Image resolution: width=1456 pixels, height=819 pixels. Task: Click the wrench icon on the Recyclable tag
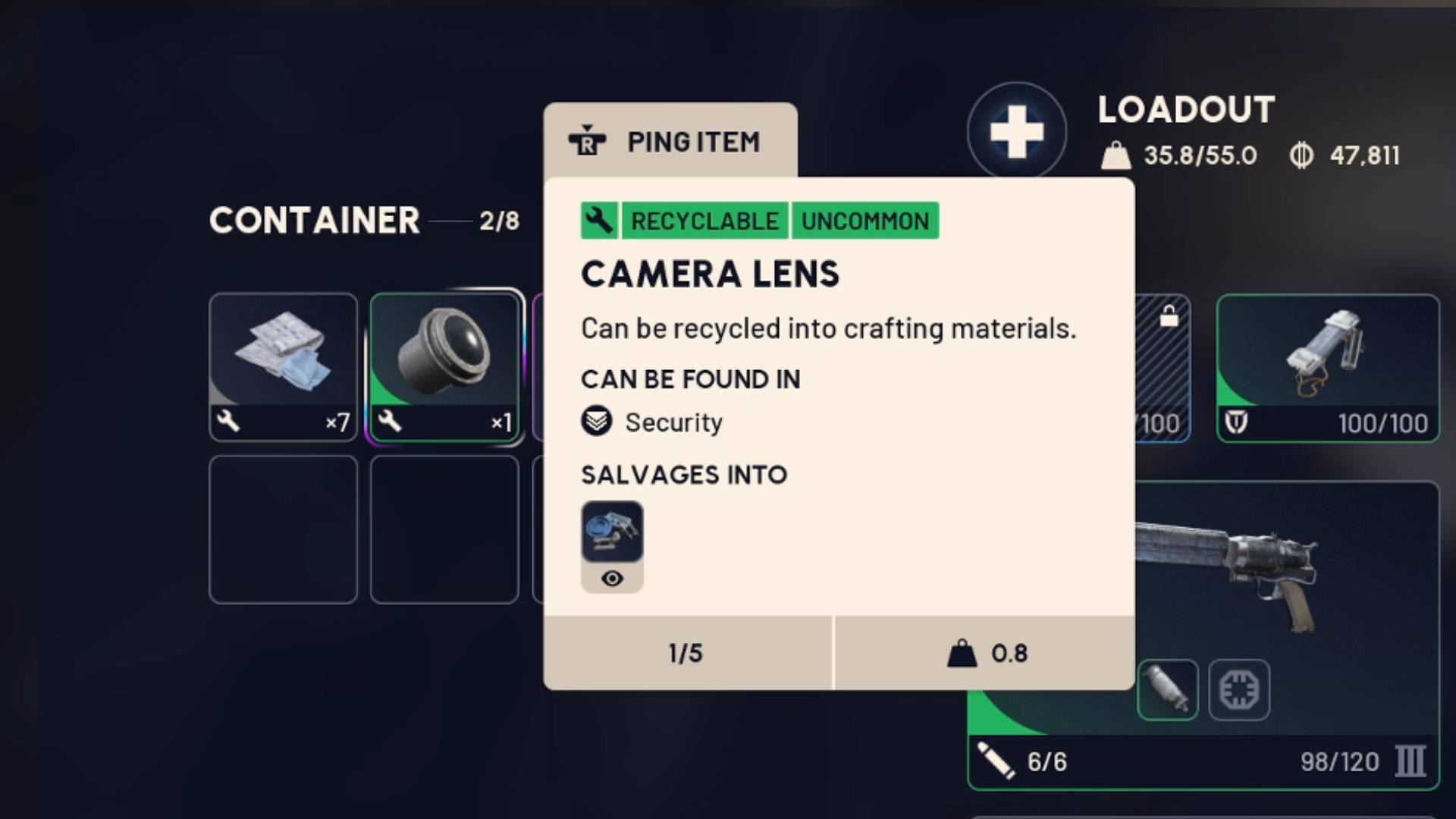coord(599,221)
